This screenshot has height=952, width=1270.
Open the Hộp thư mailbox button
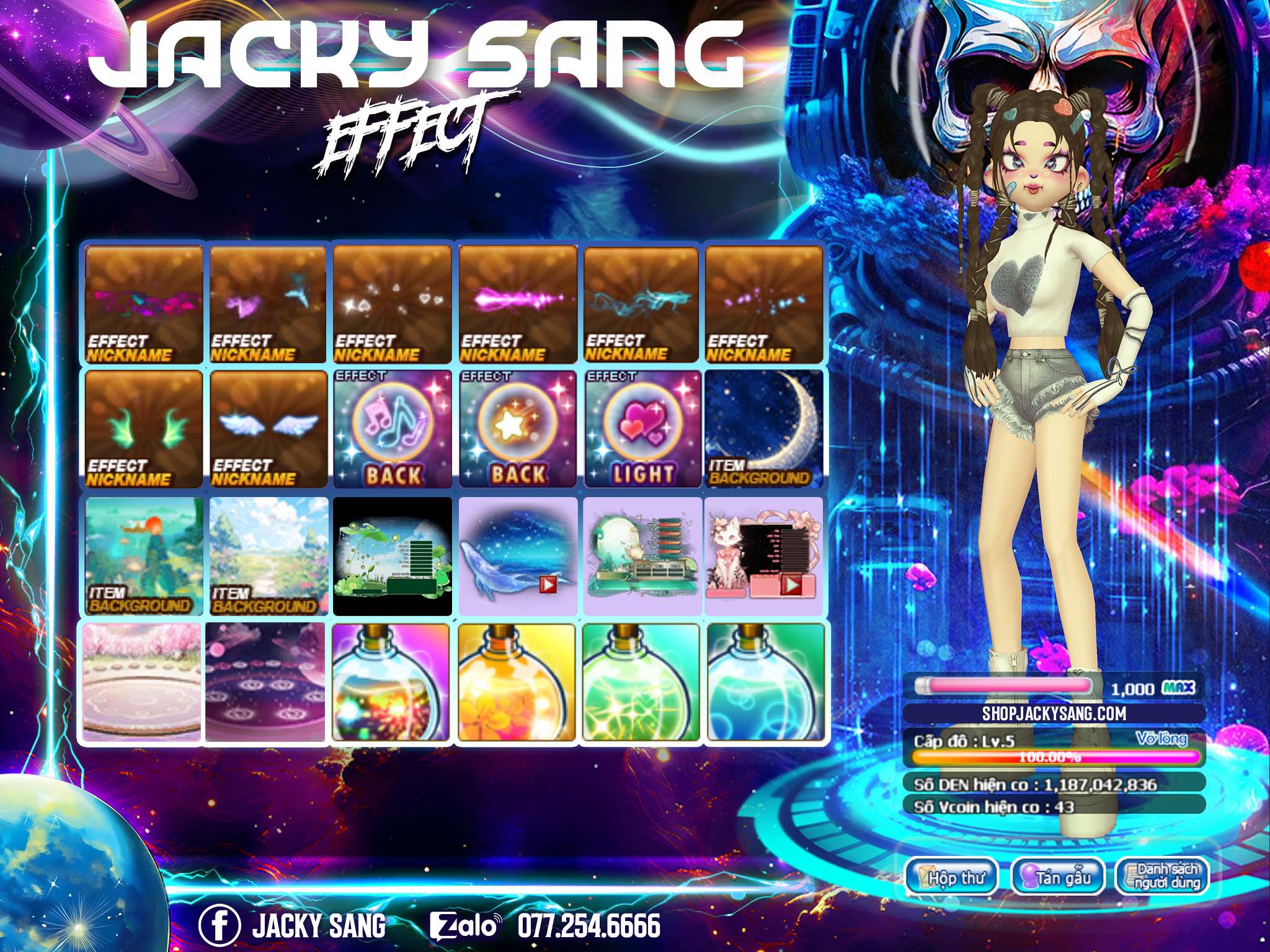(952, 877)
